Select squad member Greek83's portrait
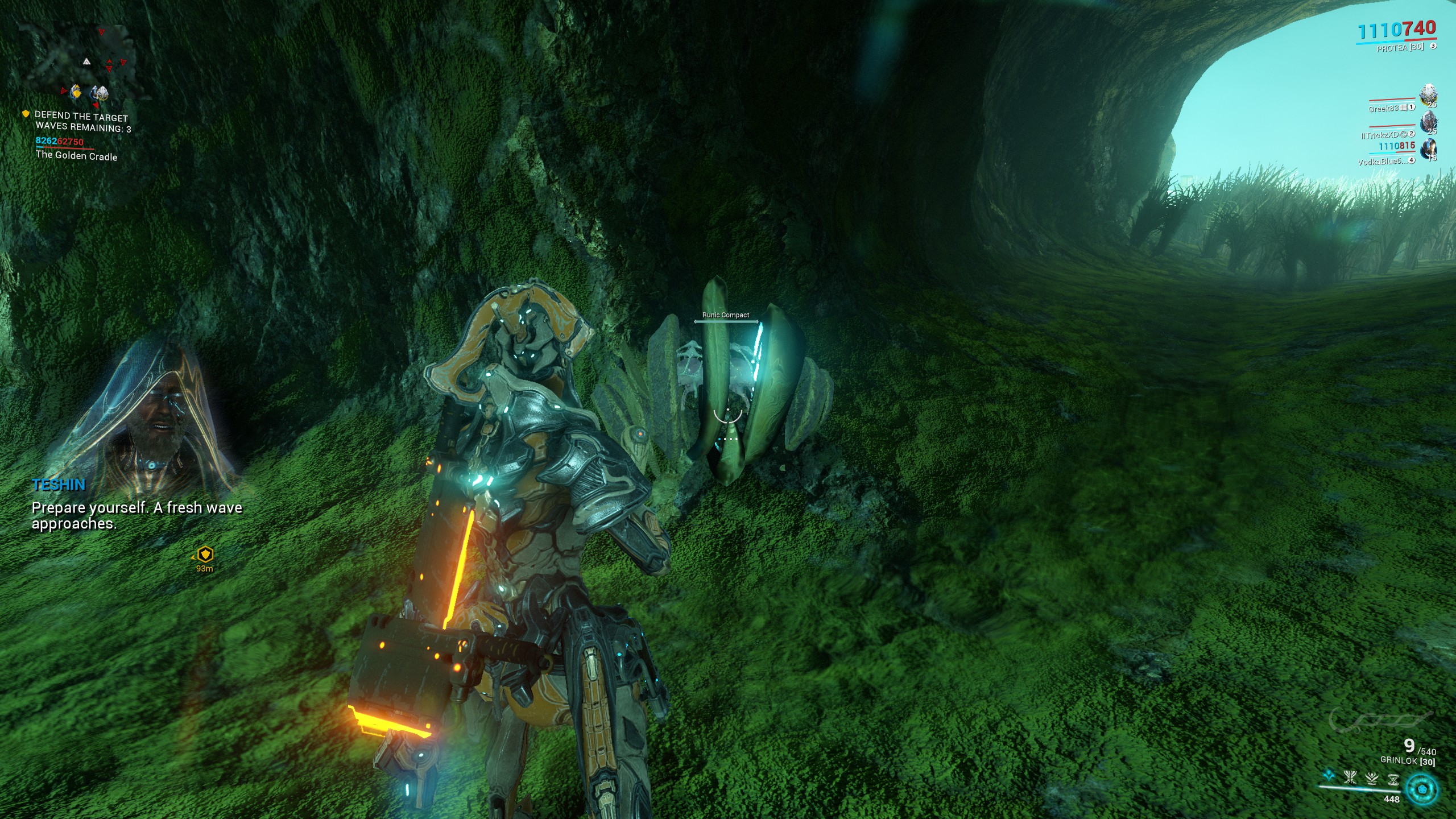Viewport: 1456px width, 819px height. [1428, 96]
